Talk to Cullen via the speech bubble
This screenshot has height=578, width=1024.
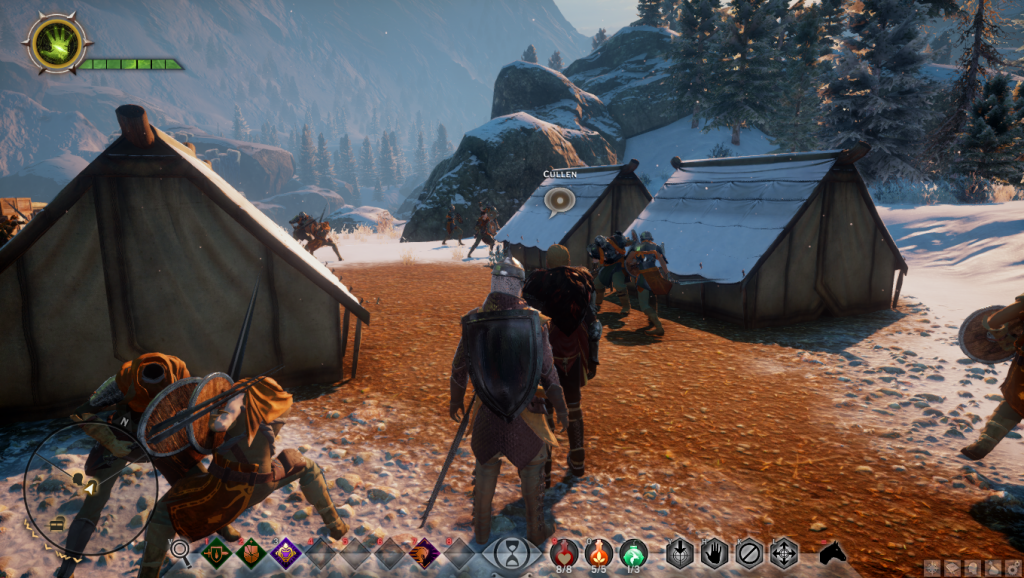click(560, 201)
